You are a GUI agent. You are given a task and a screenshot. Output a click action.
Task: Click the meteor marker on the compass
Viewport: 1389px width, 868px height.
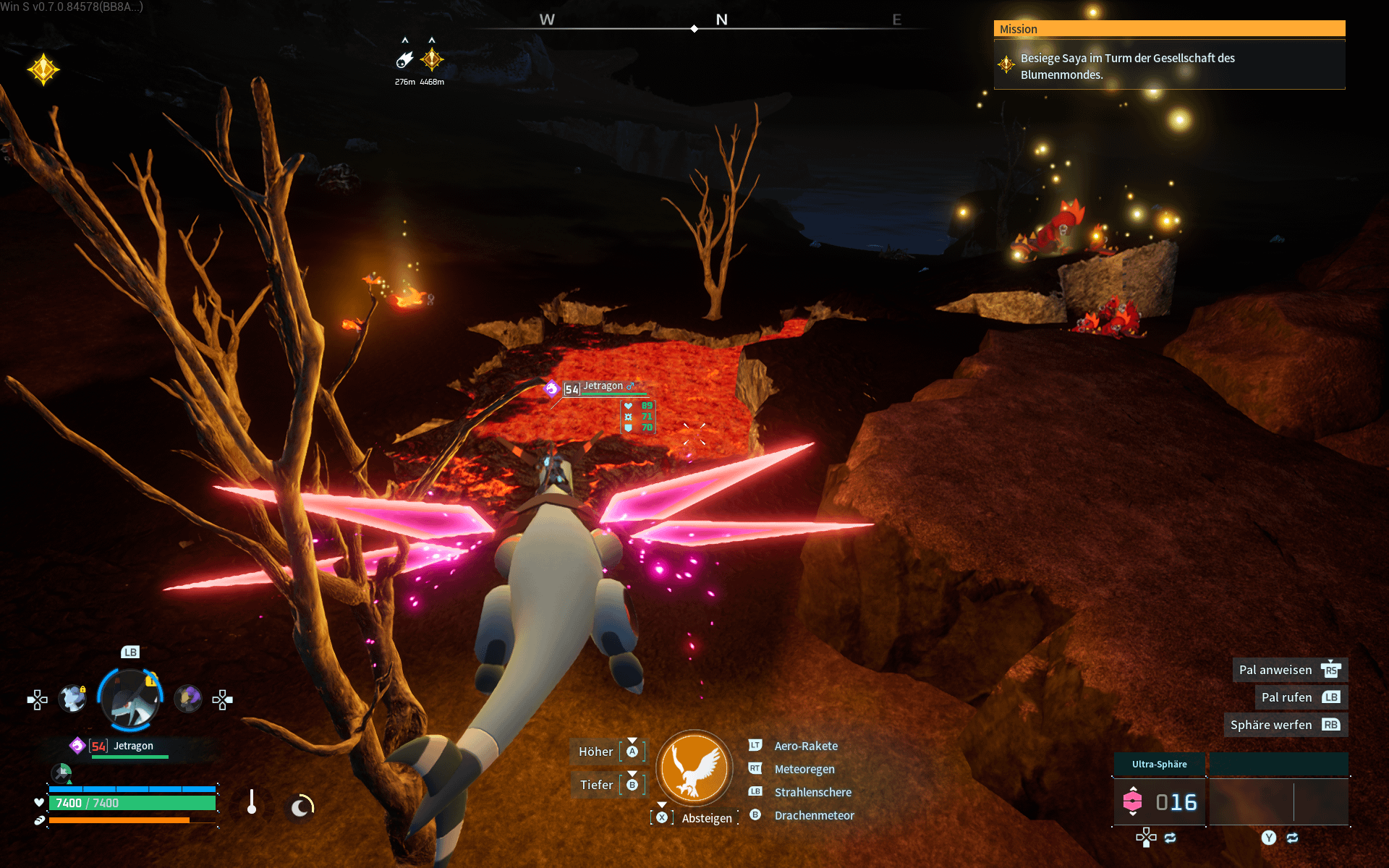pos(405,59)
